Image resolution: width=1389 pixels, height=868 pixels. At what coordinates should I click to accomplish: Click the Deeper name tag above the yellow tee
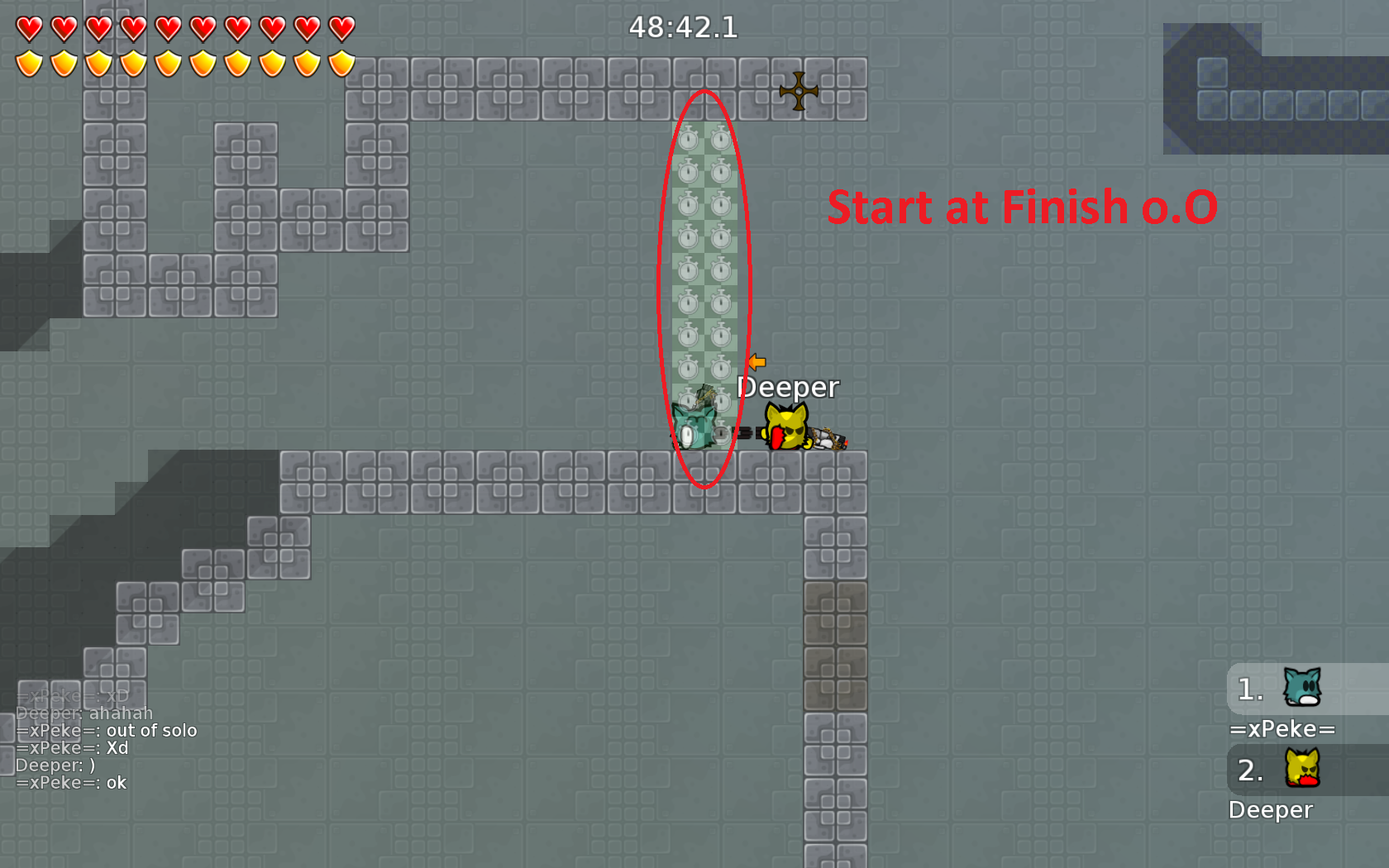click(787, 387)
